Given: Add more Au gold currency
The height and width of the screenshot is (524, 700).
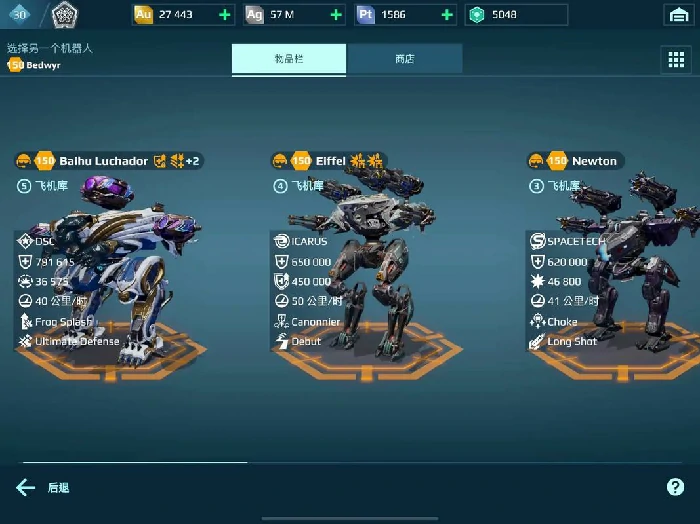Looking at the screenshot, I should pos(225,15).
